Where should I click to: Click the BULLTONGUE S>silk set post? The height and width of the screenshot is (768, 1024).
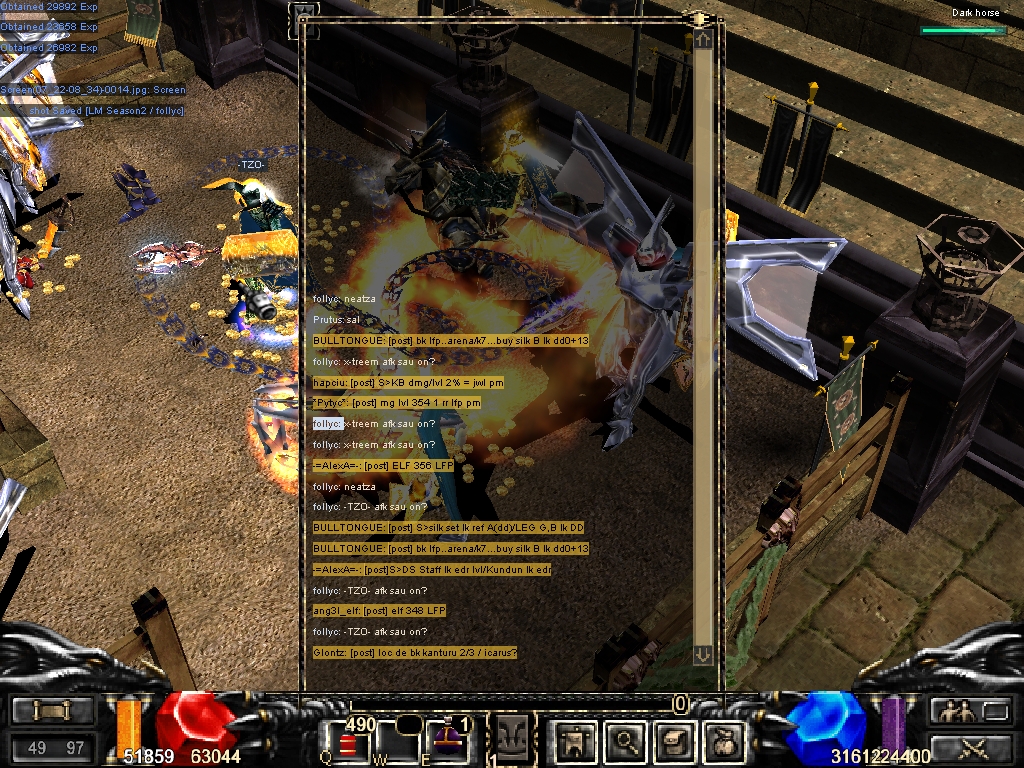pyautogui.click(x=448, y=527)
